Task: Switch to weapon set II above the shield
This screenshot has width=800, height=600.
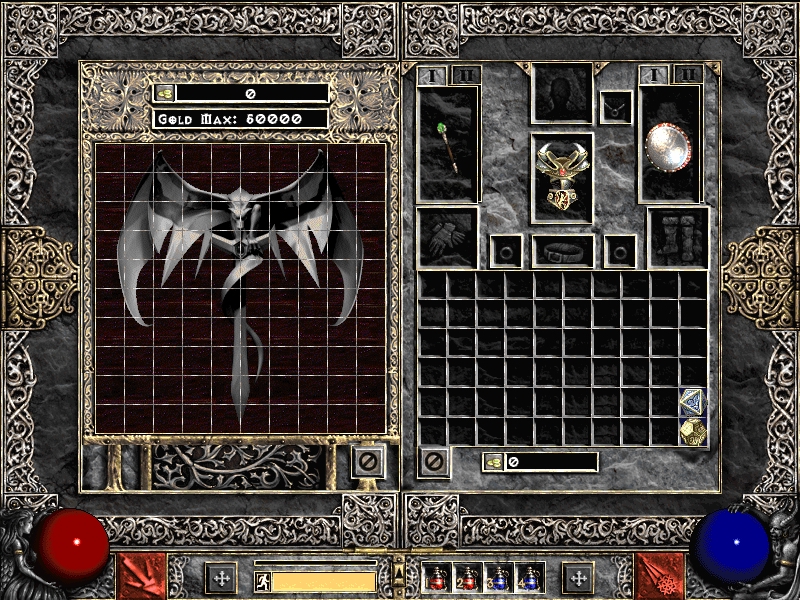Action: click(686, 75)
